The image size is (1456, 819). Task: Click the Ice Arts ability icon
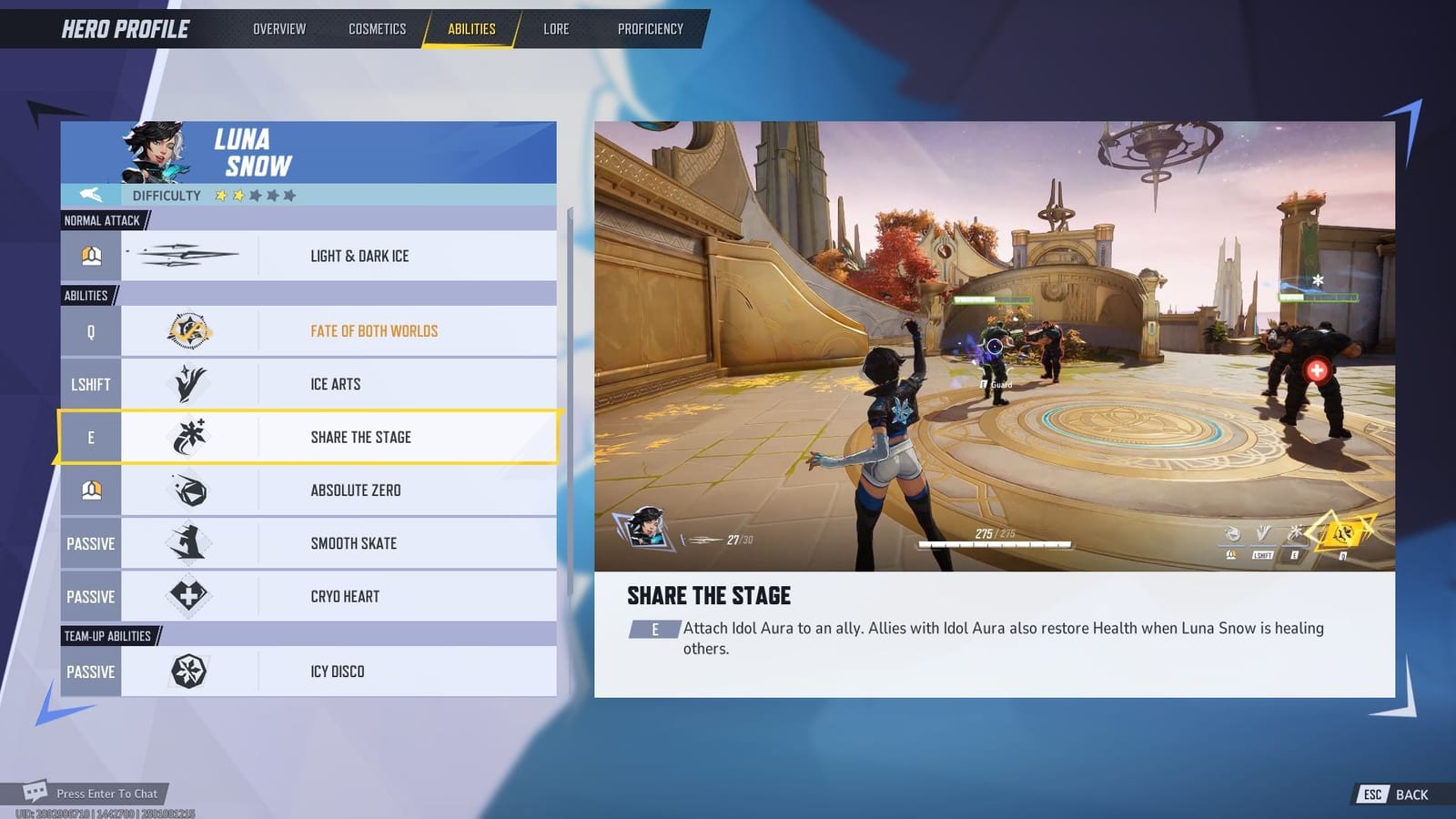pos(187,383)
